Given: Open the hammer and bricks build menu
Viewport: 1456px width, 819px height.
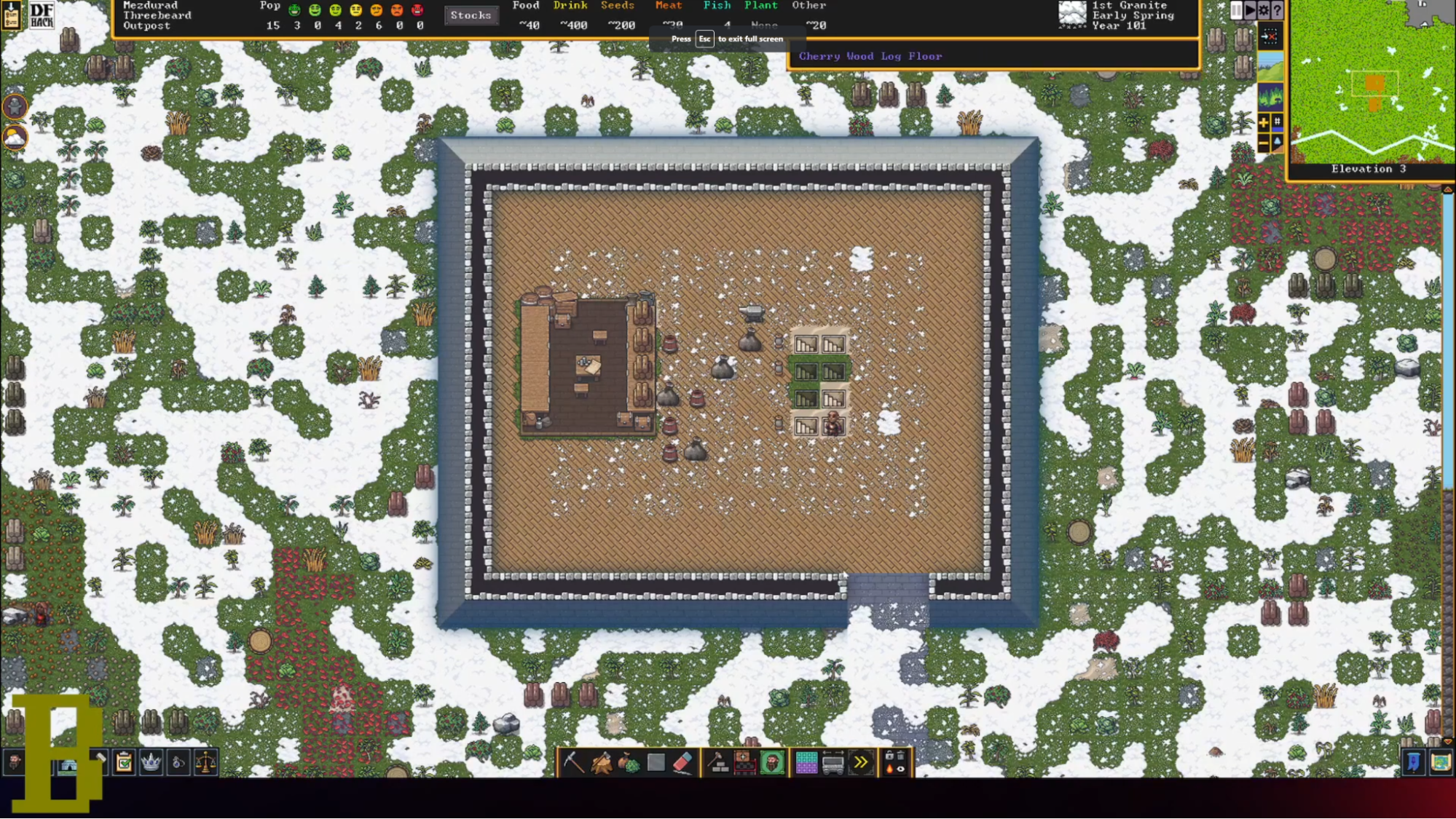Looking at the screenshot, I should coord(718,762).
